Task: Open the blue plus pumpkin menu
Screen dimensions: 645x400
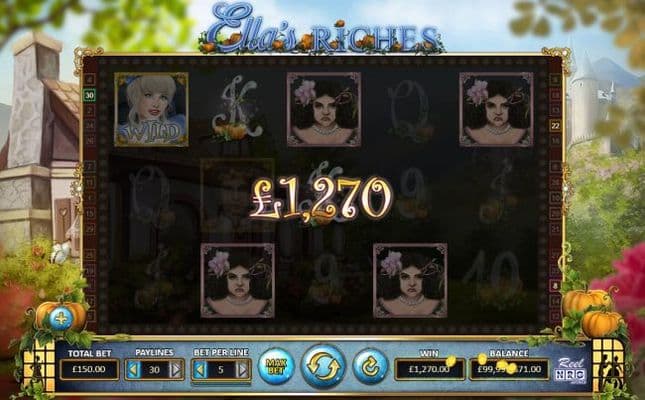Action: (x=59, y=318)
